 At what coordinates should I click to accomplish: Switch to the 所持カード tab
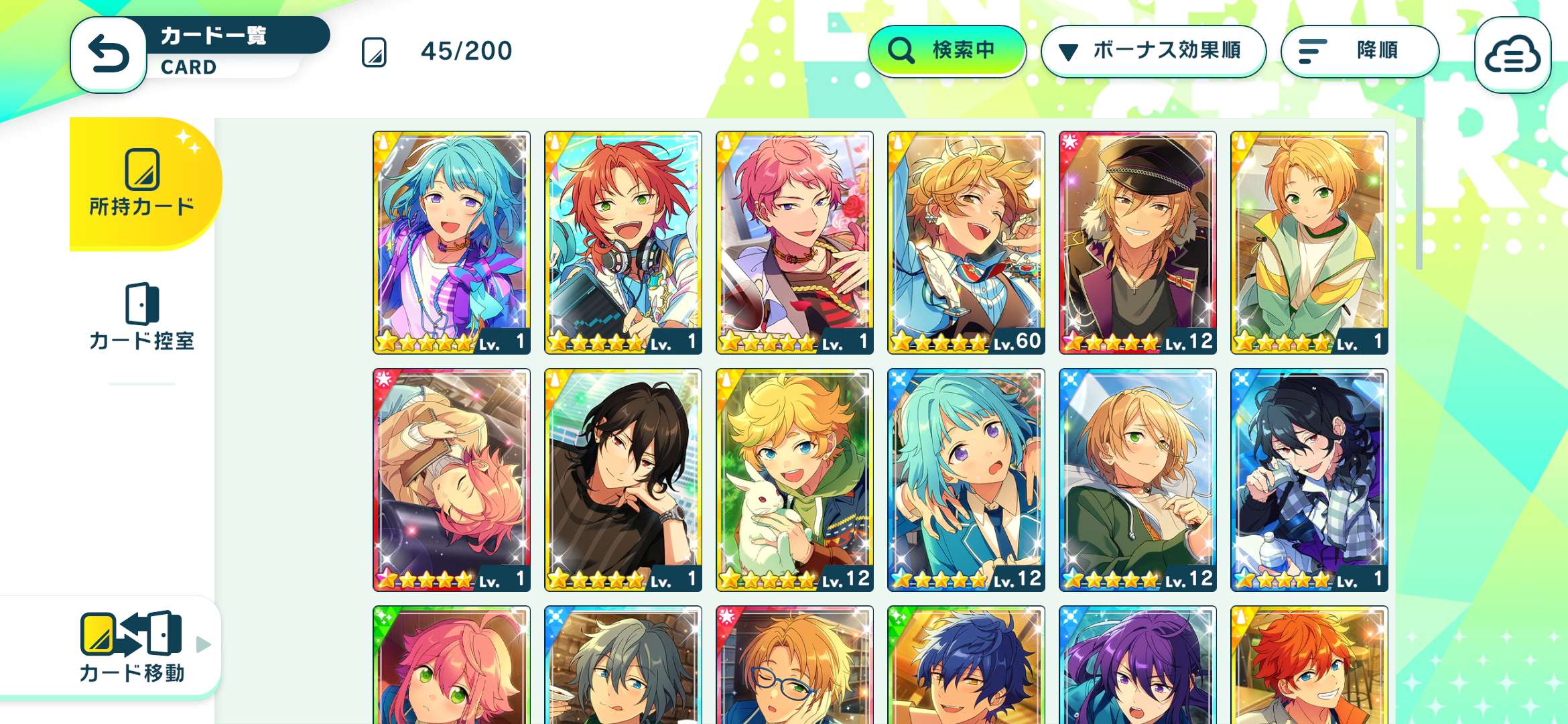coord(142,182)
